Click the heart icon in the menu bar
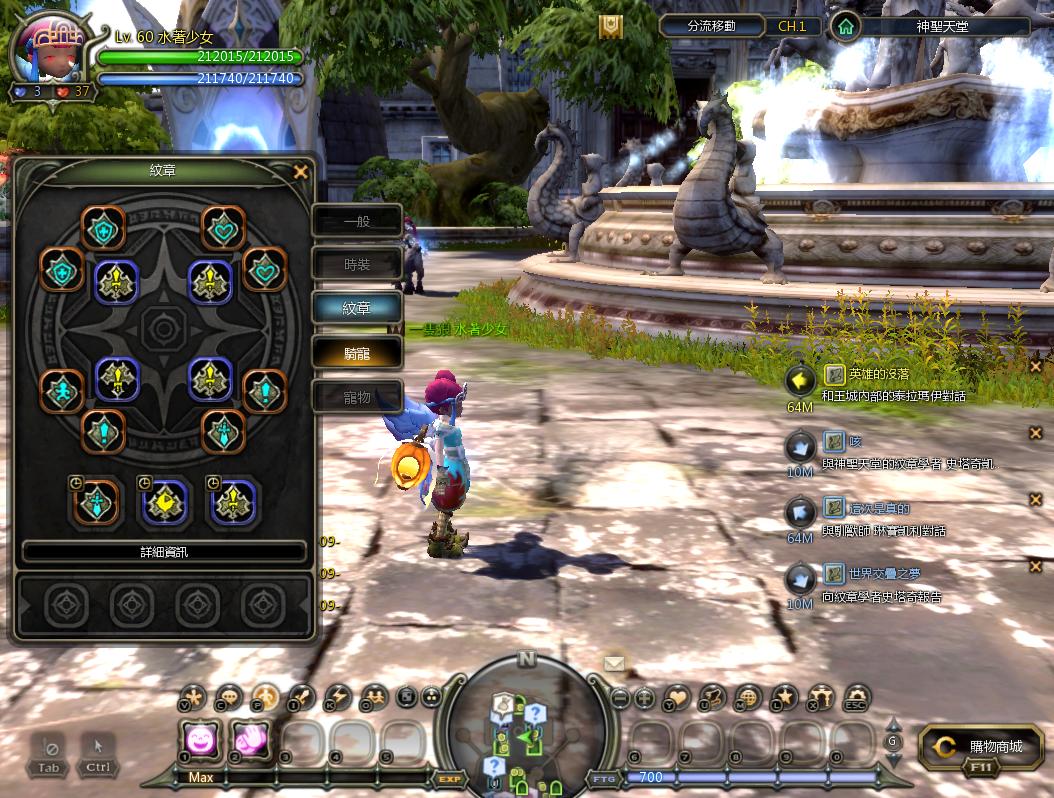Image resolution: width=1054 pixels, height=798 pixels. point(678,697)
